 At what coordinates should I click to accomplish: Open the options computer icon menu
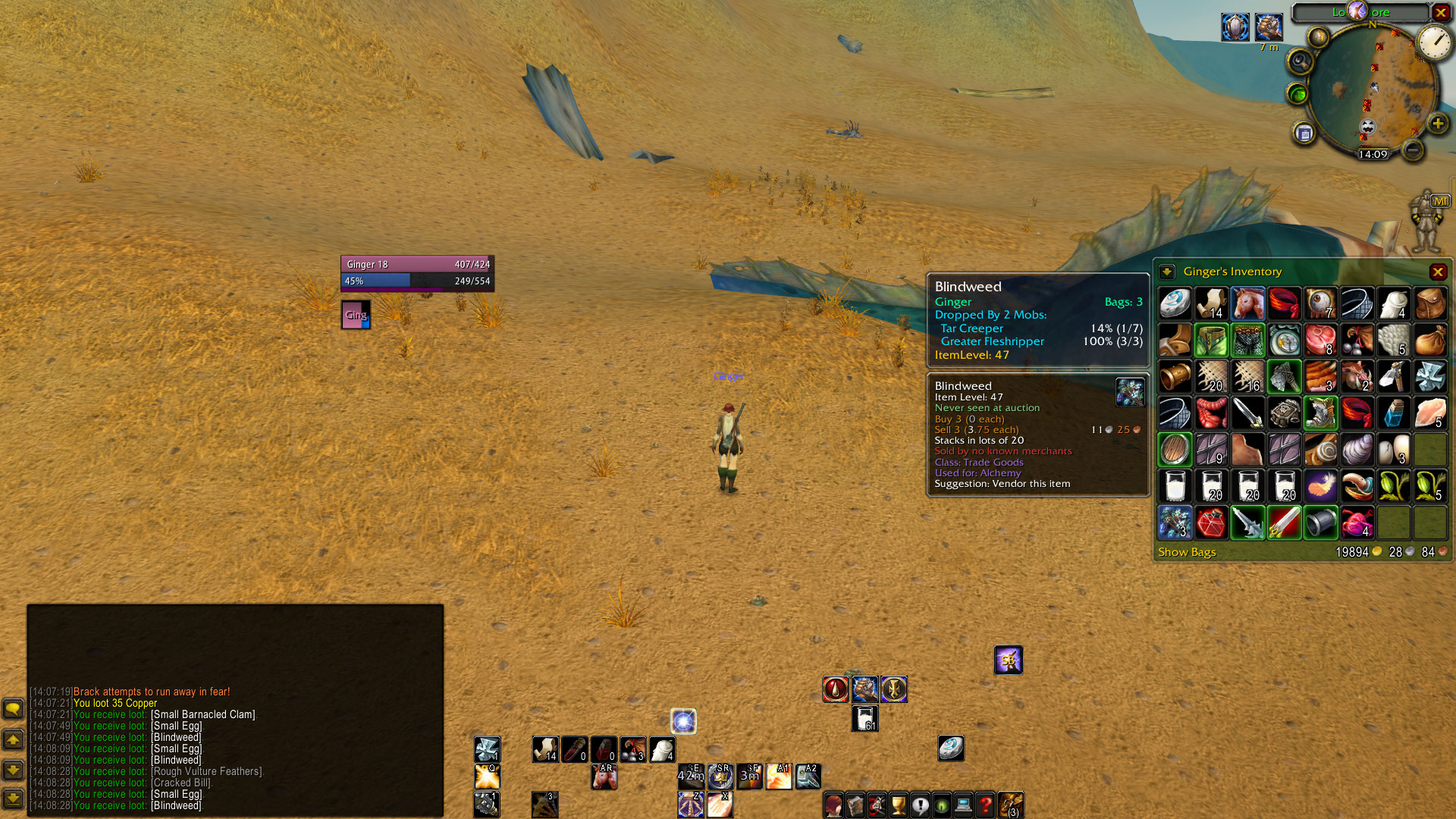(x=964, y=805)
